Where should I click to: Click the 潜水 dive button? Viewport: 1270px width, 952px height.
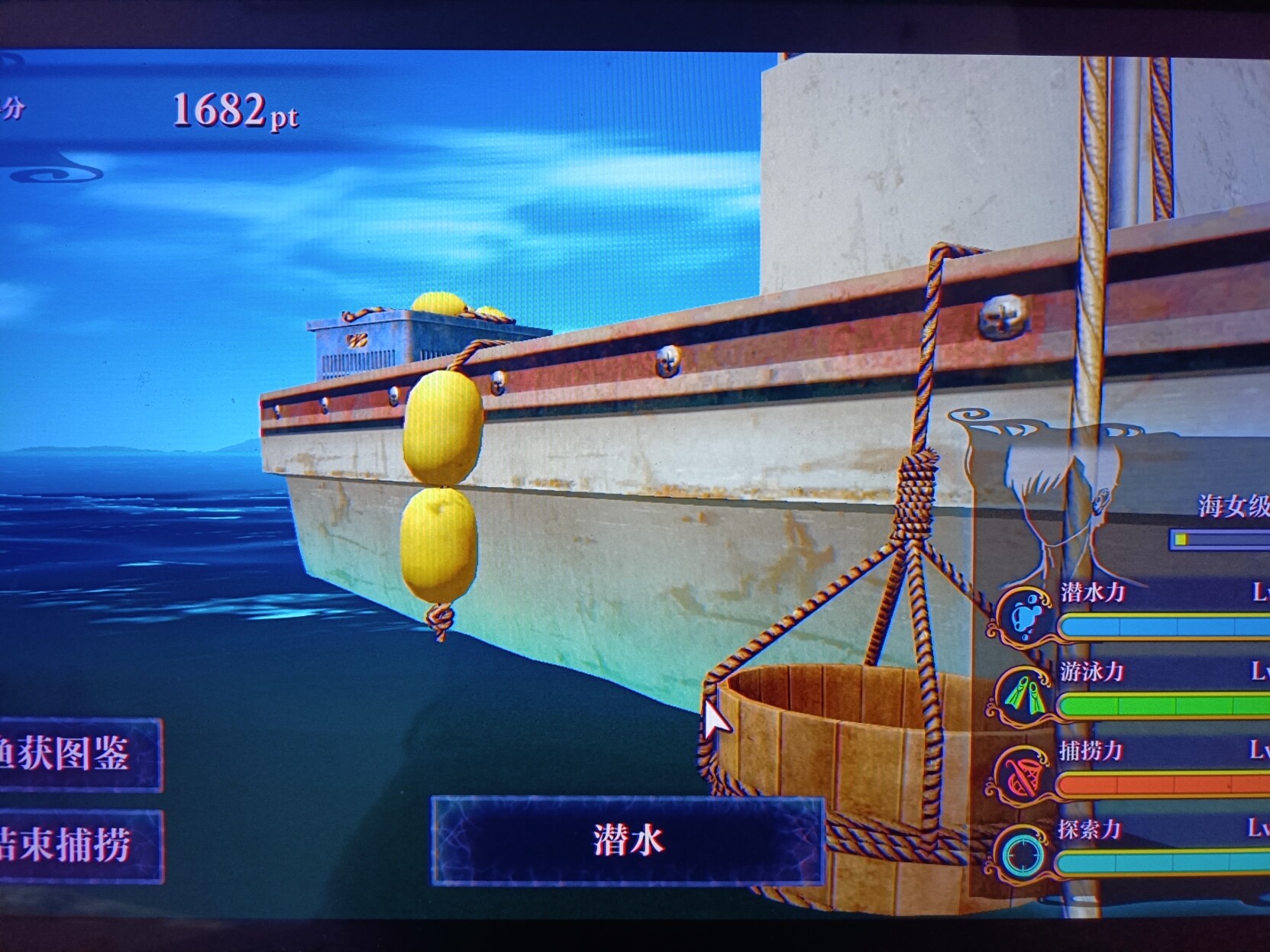[x=628, y=841]
